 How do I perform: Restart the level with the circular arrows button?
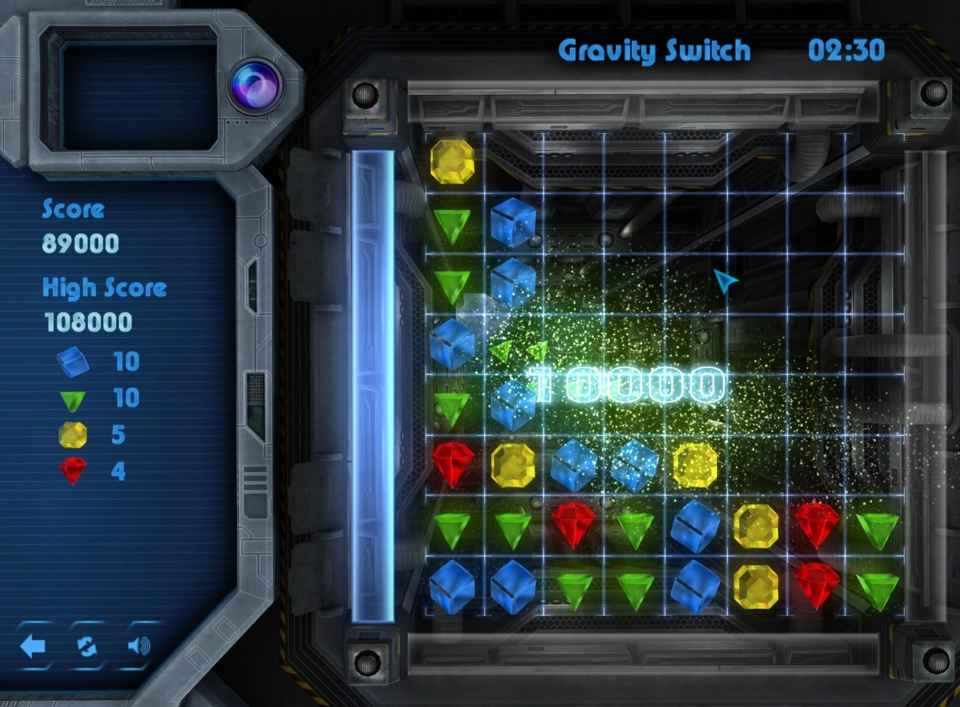(x=86, y=646)
